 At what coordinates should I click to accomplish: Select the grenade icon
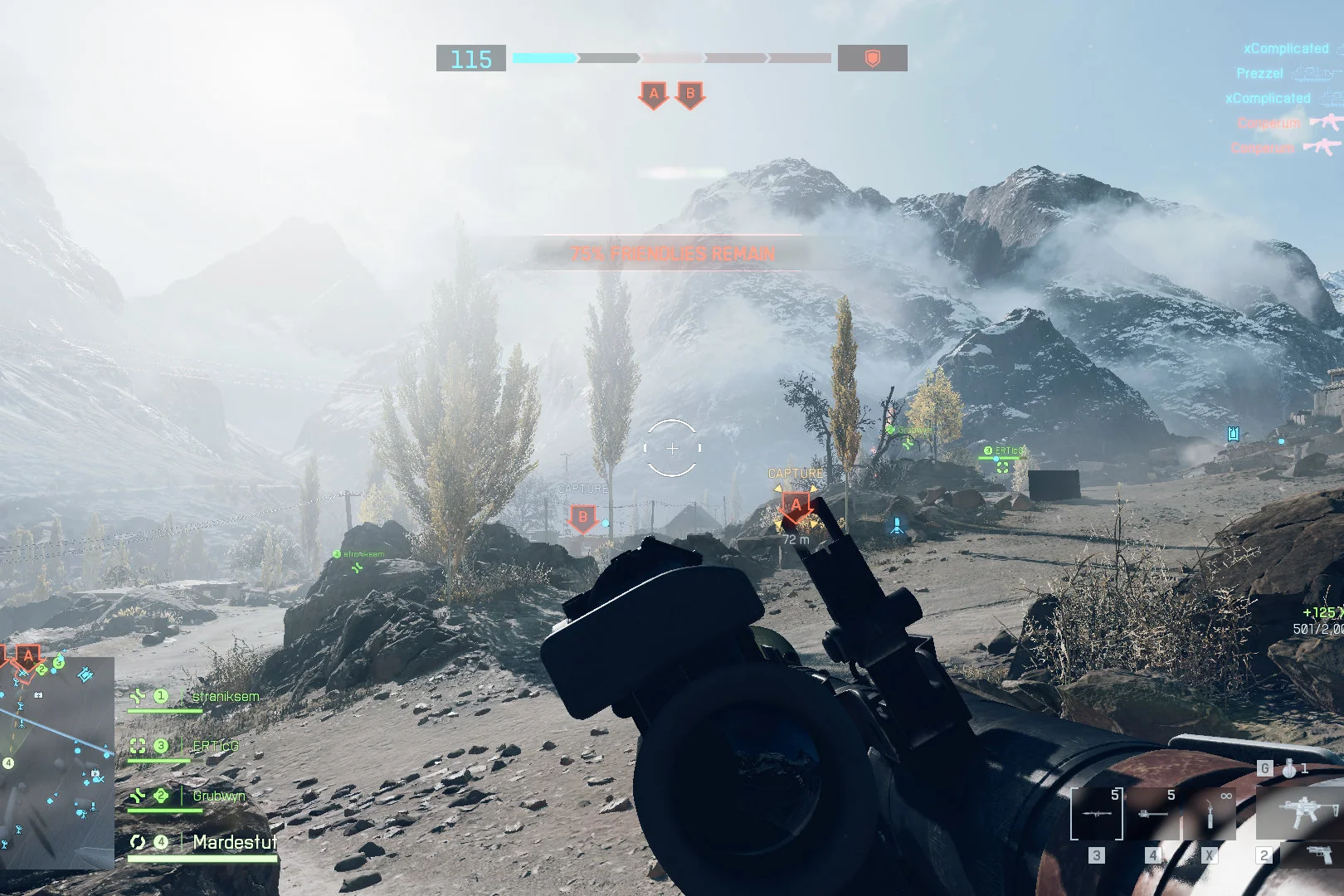(x=1288, y=768)
